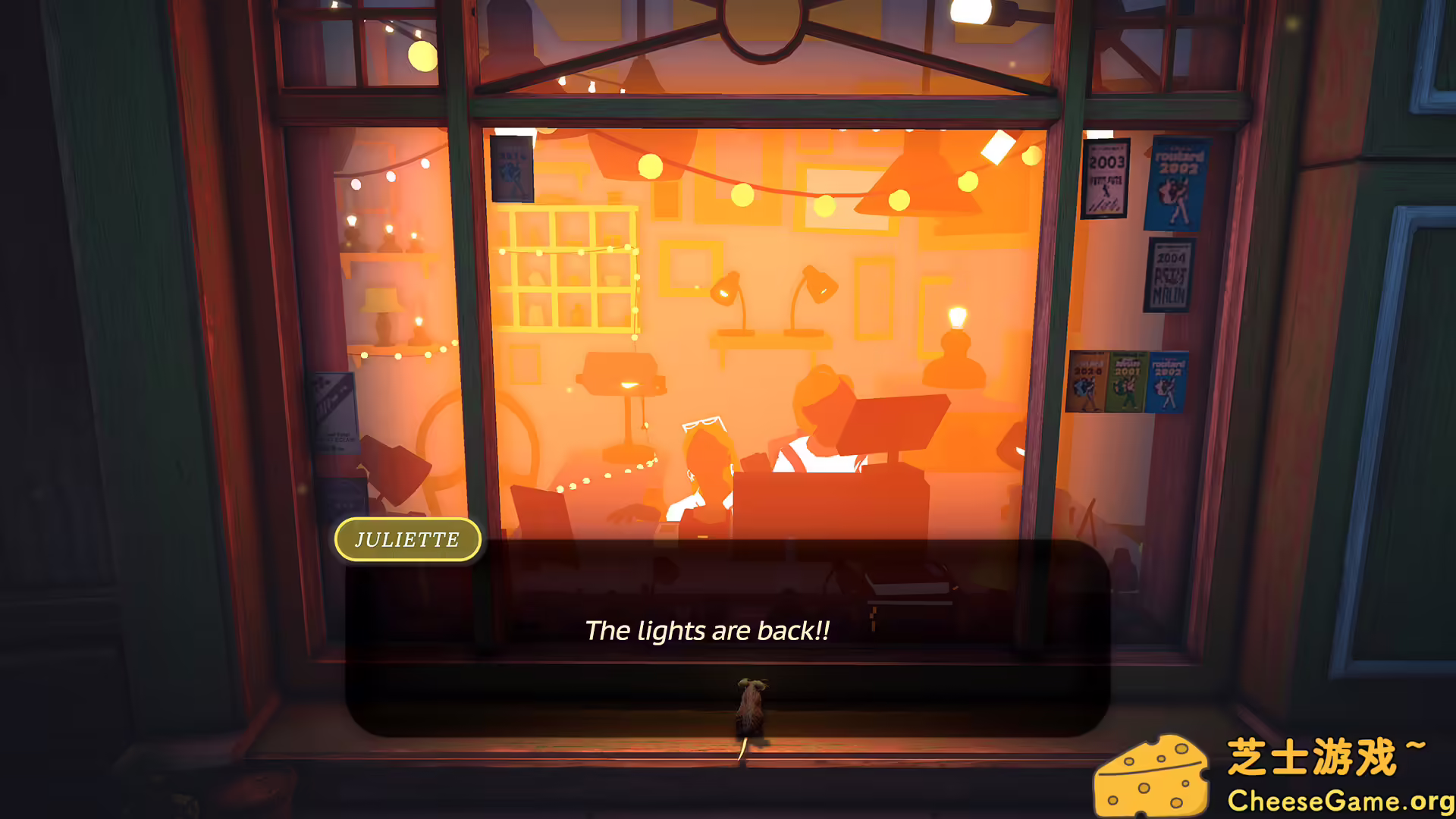Screen dimensions: 1456x819
Task: Select the dialogue text 'The lights are back!!'
Action: [708, 629]
